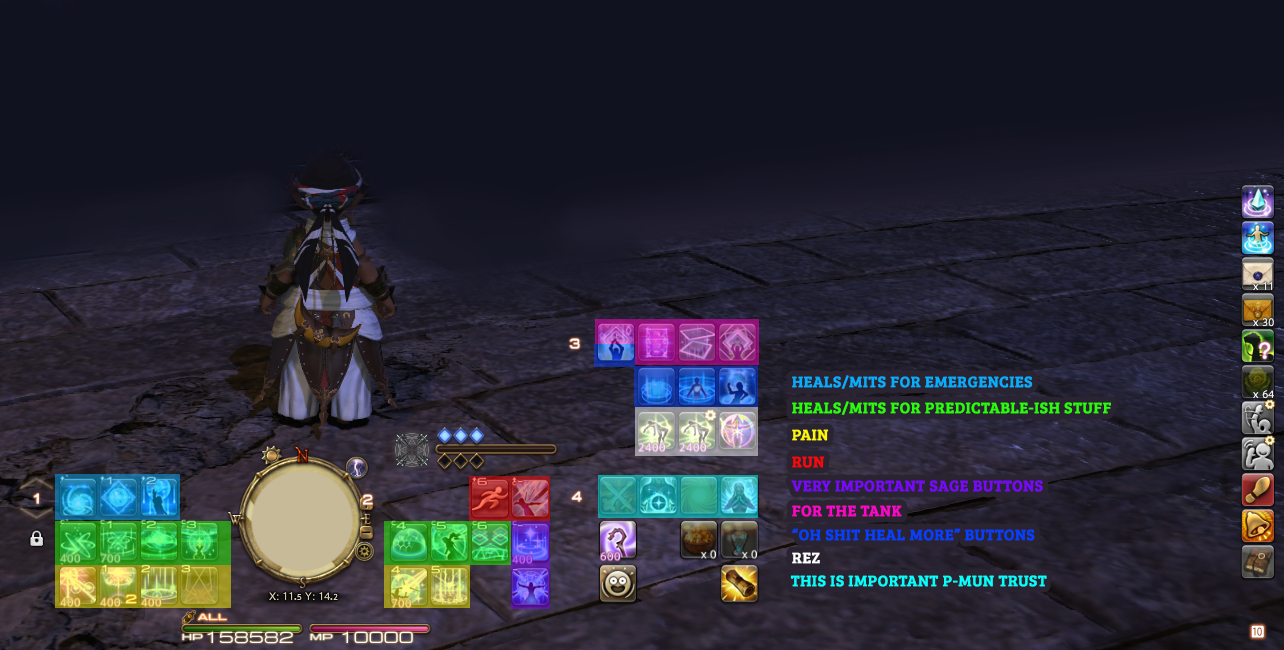The height and width of the screenshot is (650, 1284).
Task: Activate the red Sprint running-figure ability
Action: pyautogui.click(x=490, y=497)
